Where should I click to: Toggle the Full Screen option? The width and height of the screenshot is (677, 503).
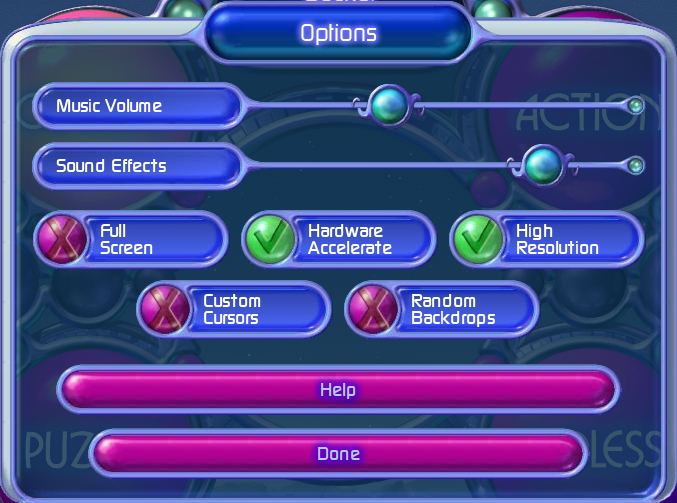pos(59,240)
